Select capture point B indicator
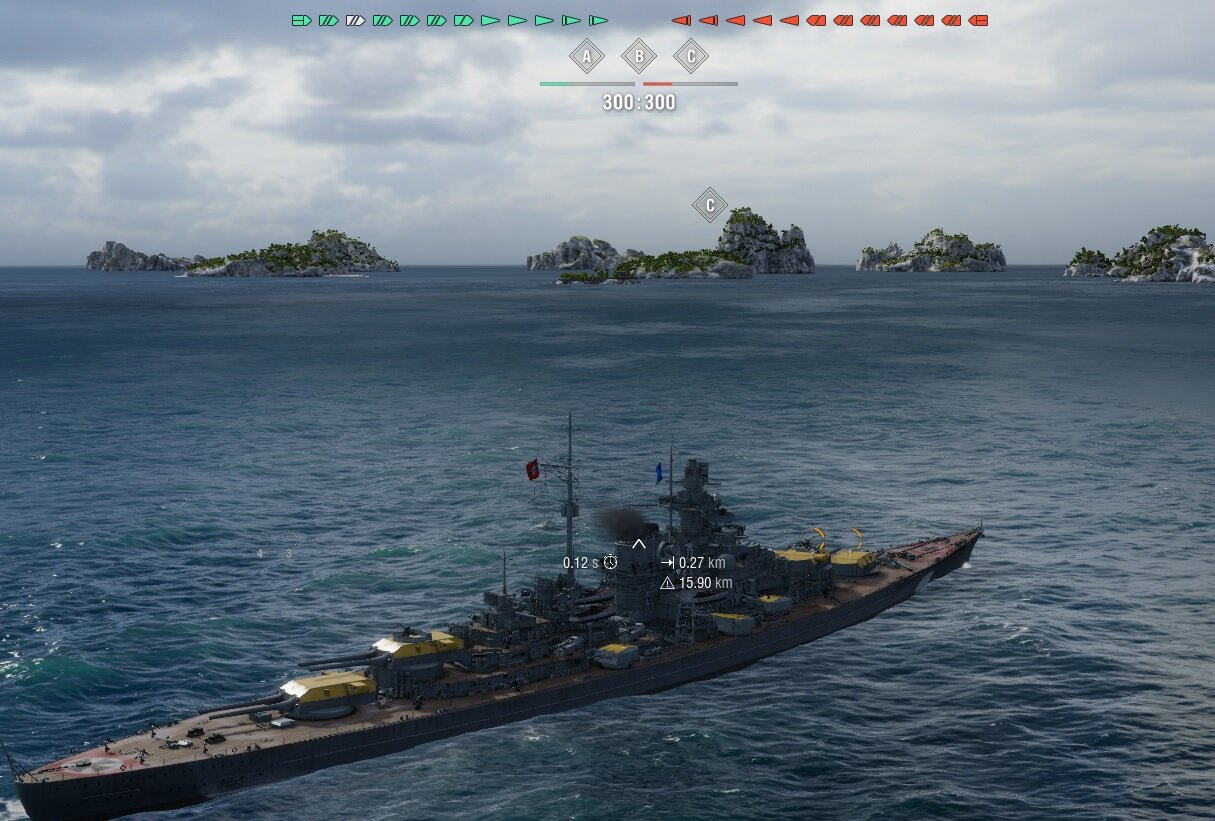1215x821 pixels. click(x=639, y=57)
